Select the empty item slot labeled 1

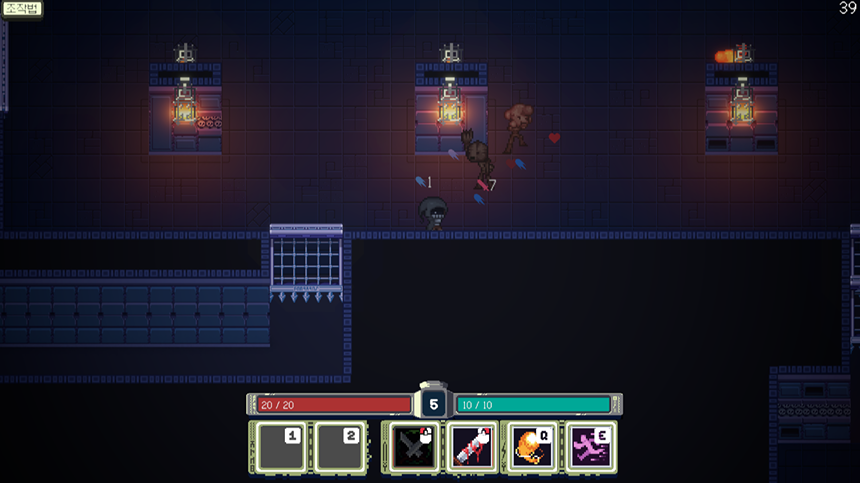coord(277,447)
